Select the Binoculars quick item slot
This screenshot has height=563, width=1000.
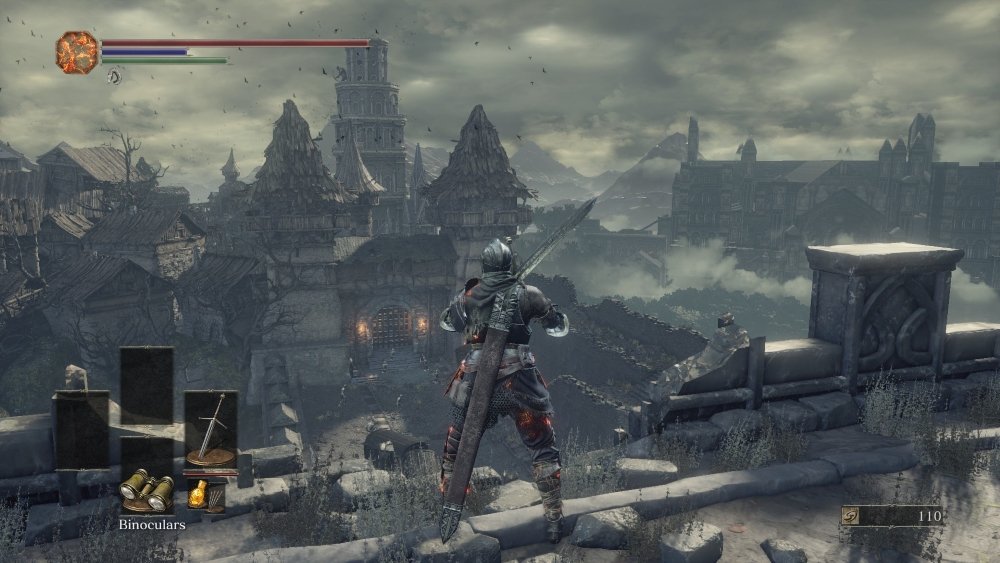(146, 489)
